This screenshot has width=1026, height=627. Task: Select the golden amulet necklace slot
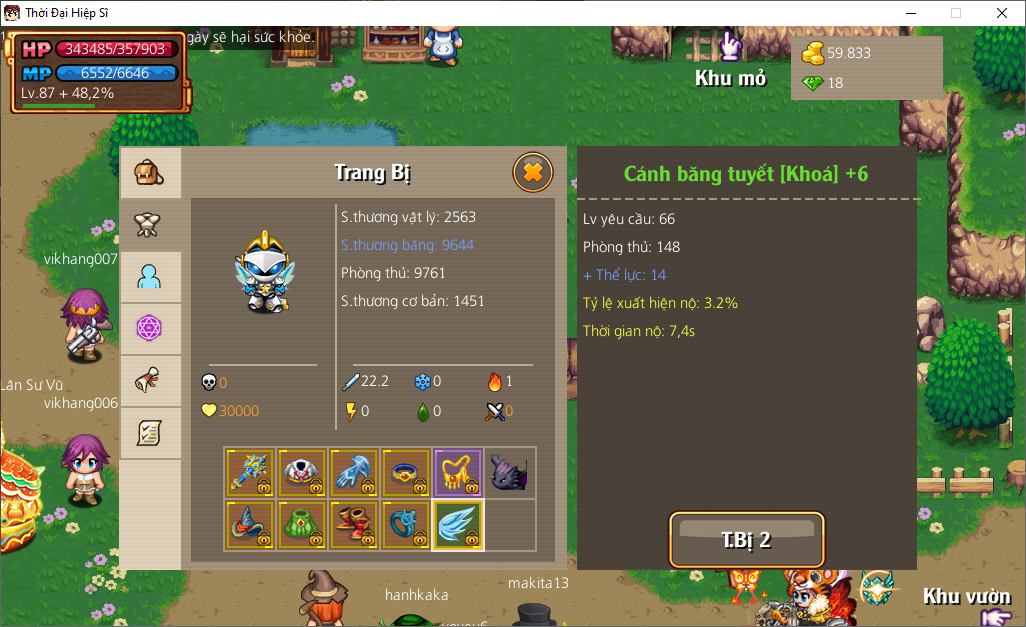tap(458, 473)
